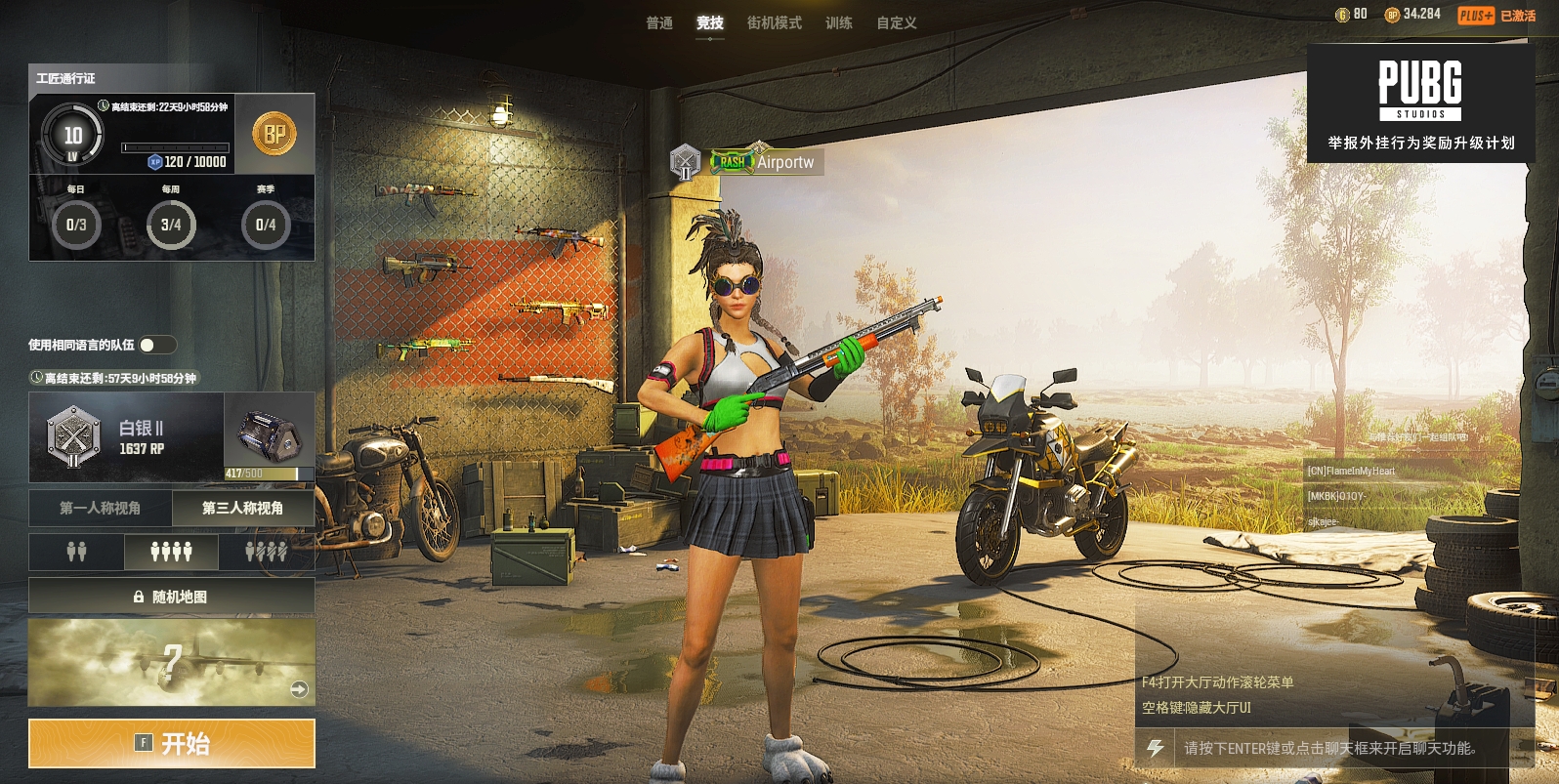Click the chat input box to enable chat
1559x784 pixels.
pyautogui.click(x=1338, y=748)
